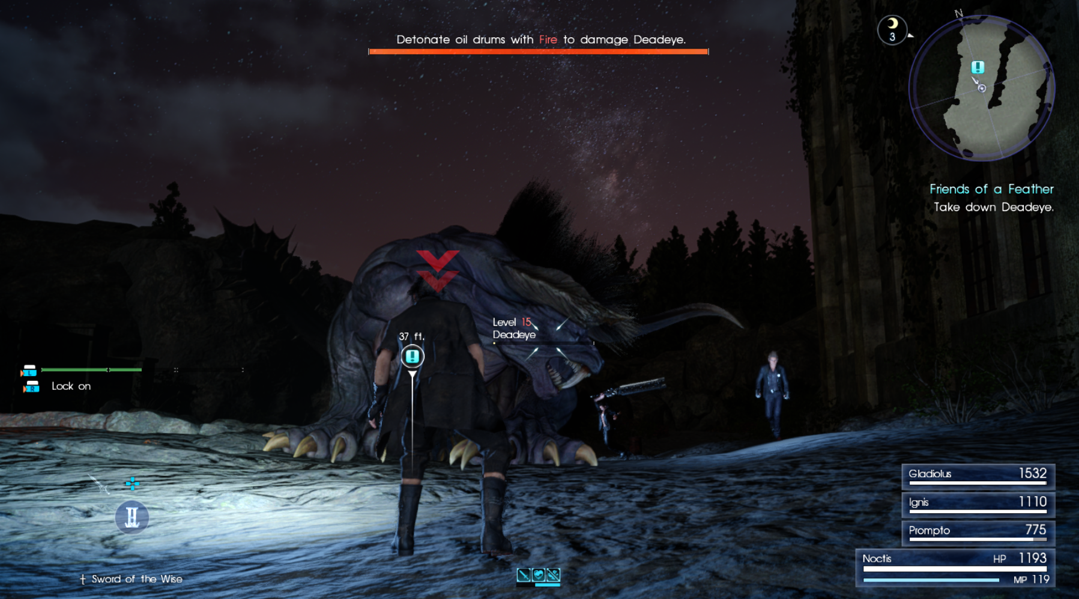Choose Prompto's party status row

[977, 531]
